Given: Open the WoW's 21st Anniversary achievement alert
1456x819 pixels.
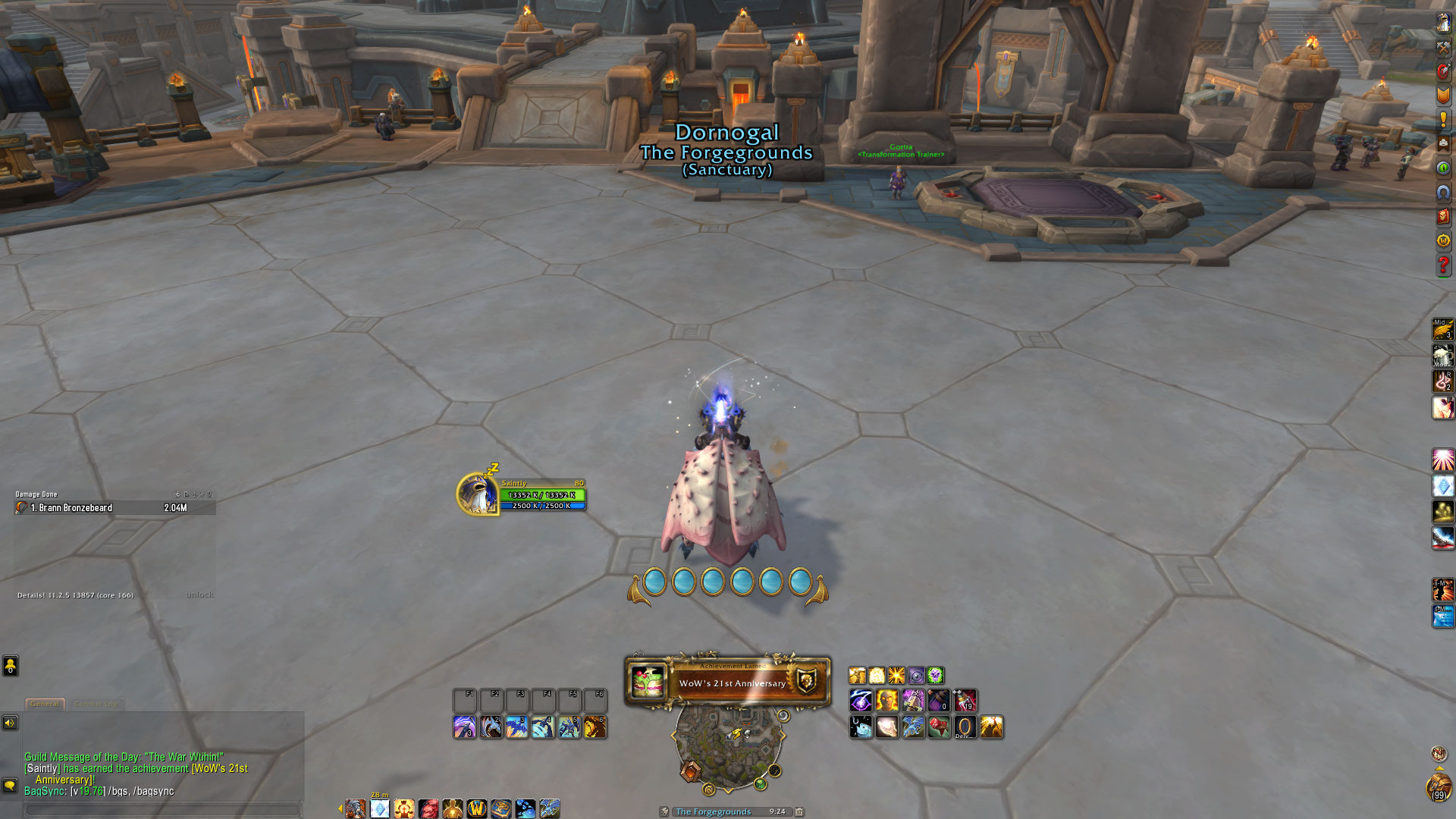Looking at the screenshot, I should 727,682.
